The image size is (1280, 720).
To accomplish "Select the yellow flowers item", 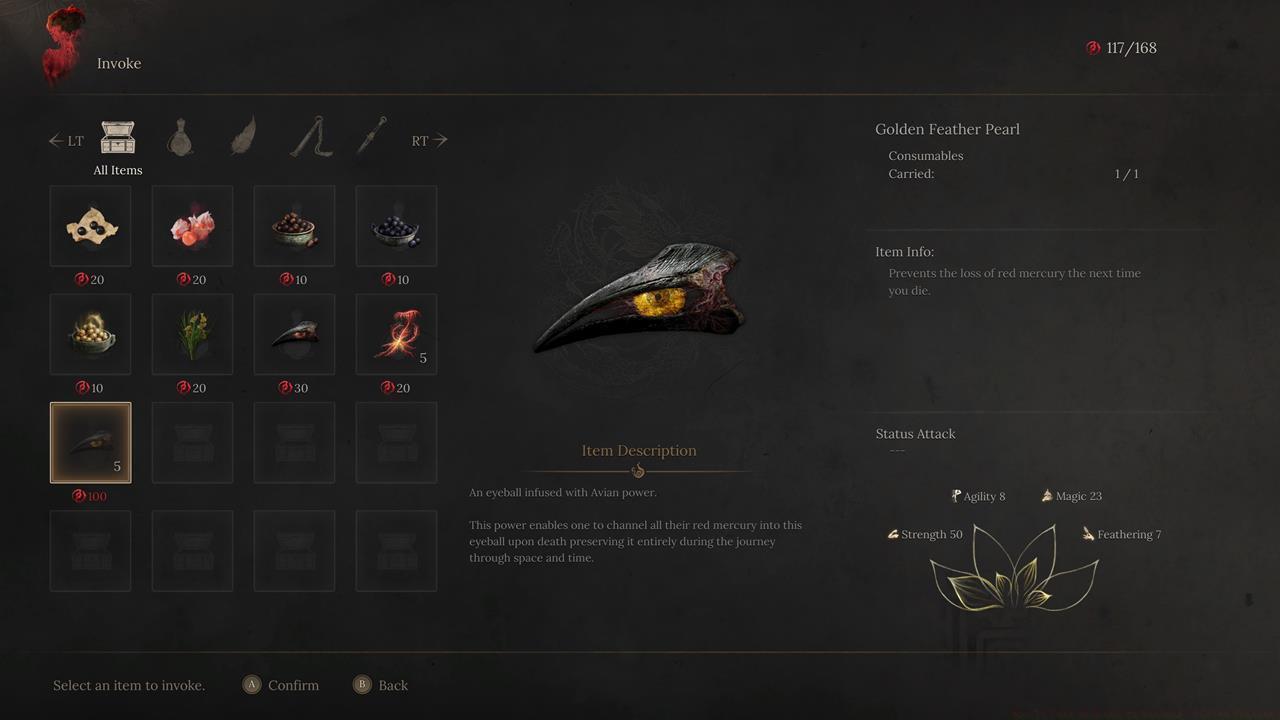I will pyautogui.click(x=192, y=334).
